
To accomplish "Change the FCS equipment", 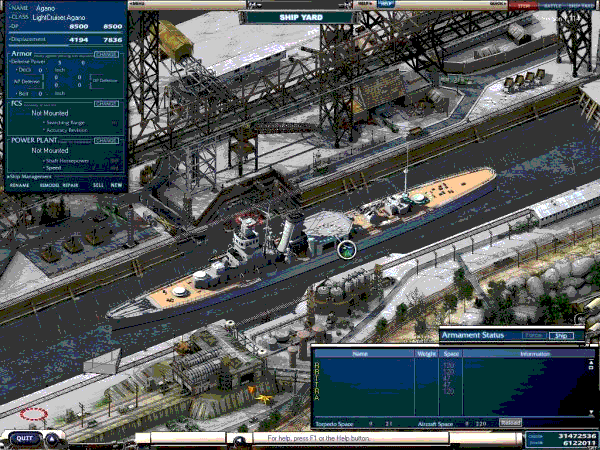I will [106, 103].
